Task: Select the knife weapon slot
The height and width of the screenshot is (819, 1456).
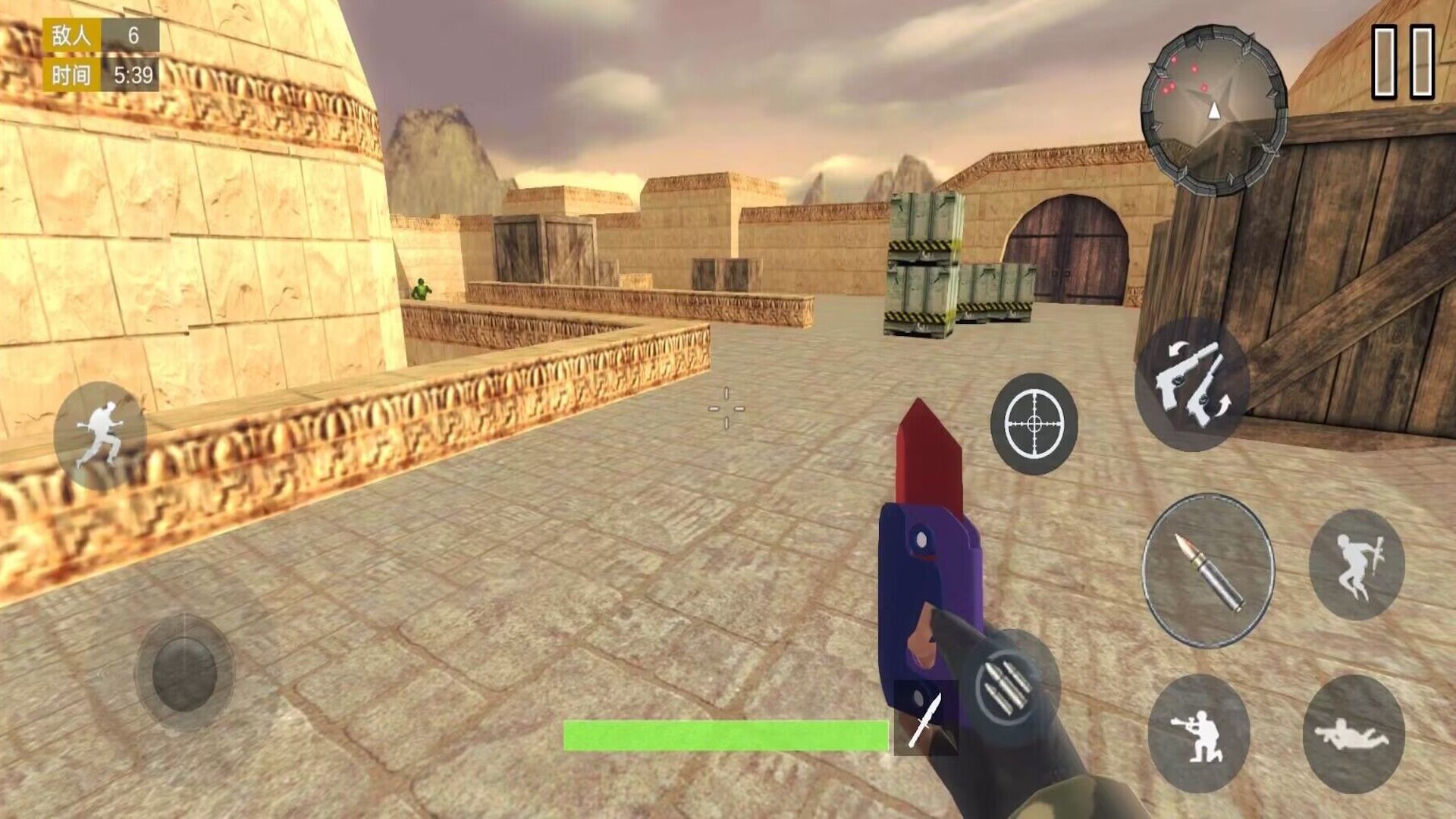Action: pos(926,717)
